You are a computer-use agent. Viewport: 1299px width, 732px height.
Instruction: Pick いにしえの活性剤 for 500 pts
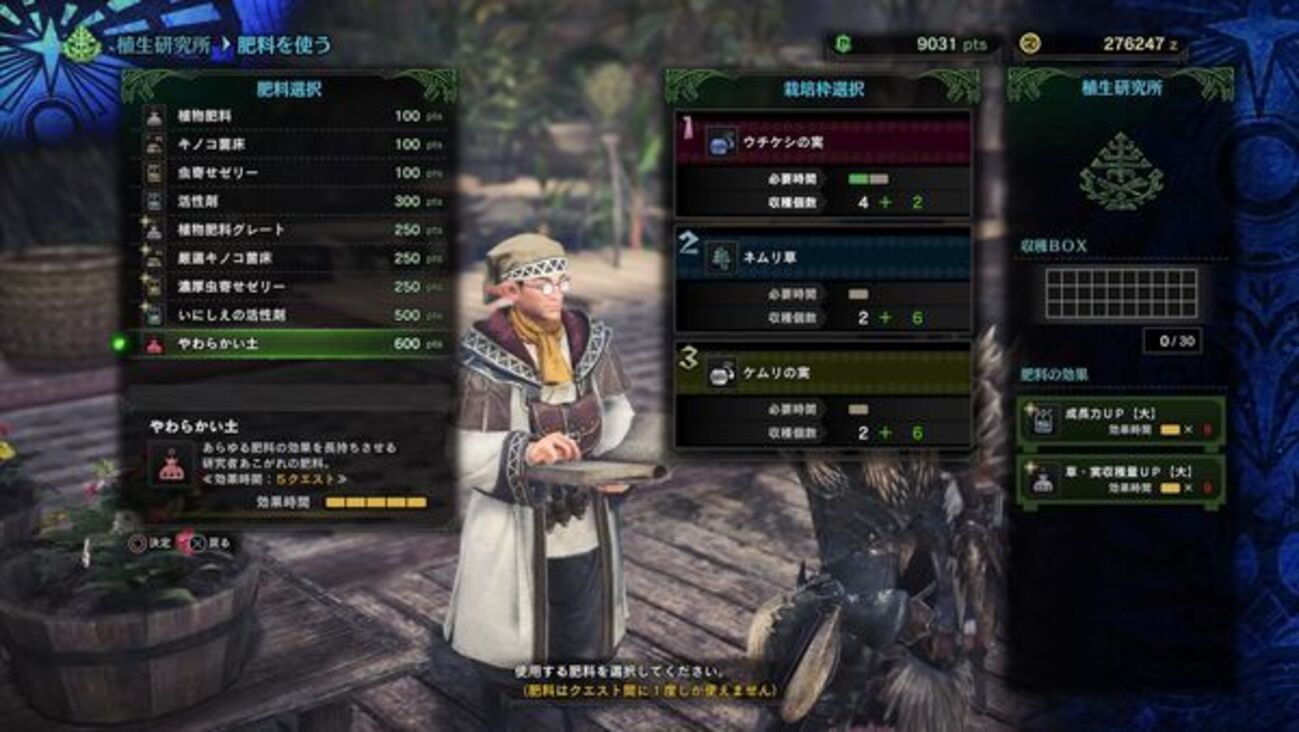click(x=290, y=315)
